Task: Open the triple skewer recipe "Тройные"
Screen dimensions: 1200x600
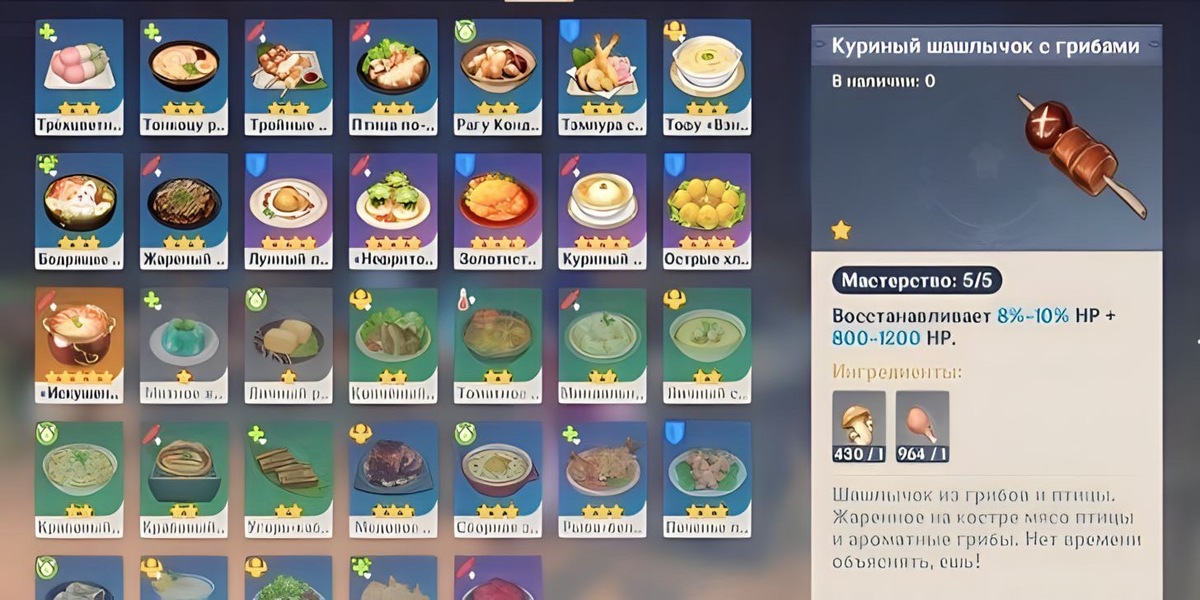Action: 288,75
